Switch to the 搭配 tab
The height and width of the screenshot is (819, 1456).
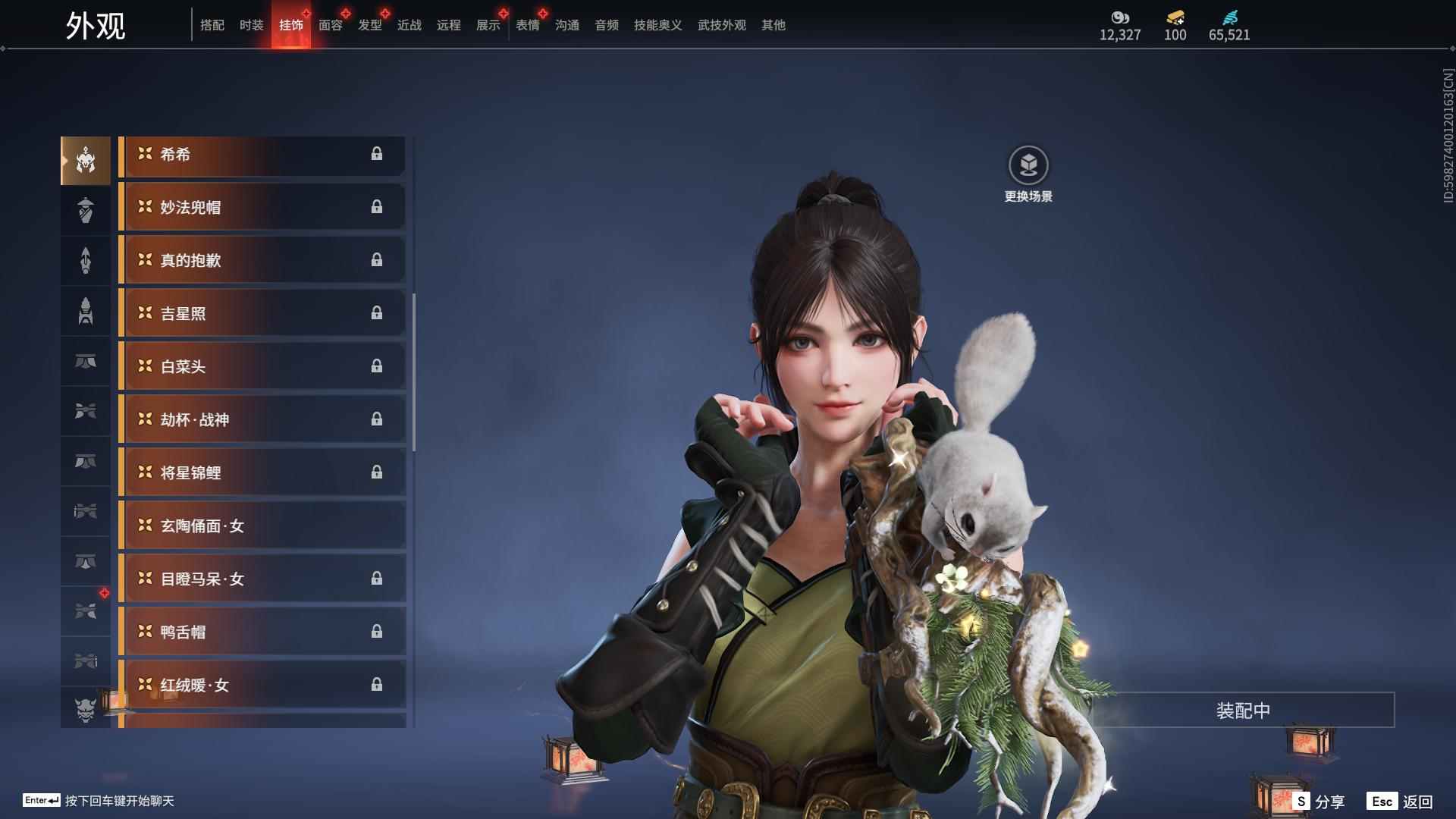(x=212, y=25)
